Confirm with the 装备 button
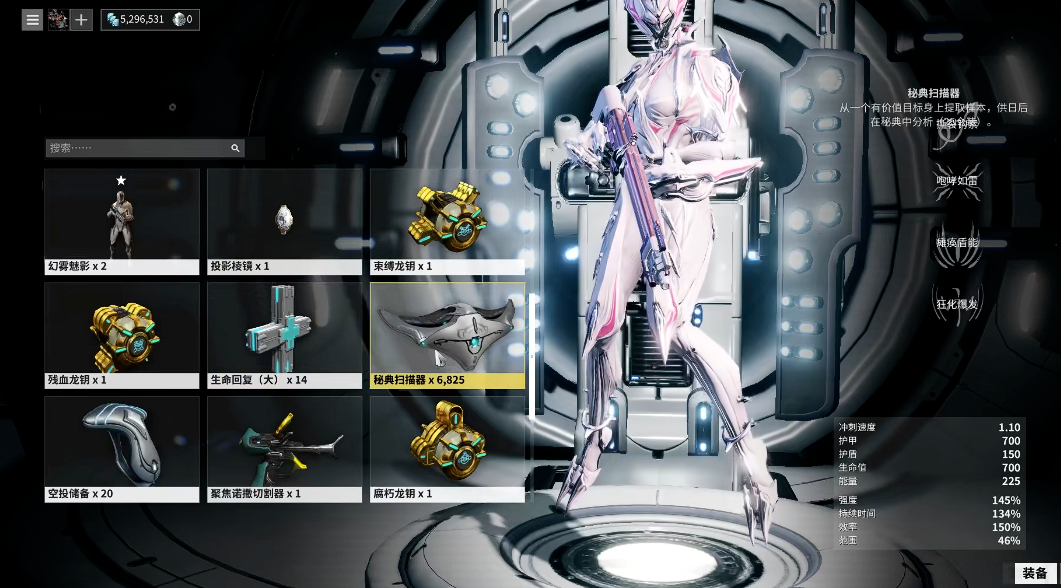 pos(1034,574)
